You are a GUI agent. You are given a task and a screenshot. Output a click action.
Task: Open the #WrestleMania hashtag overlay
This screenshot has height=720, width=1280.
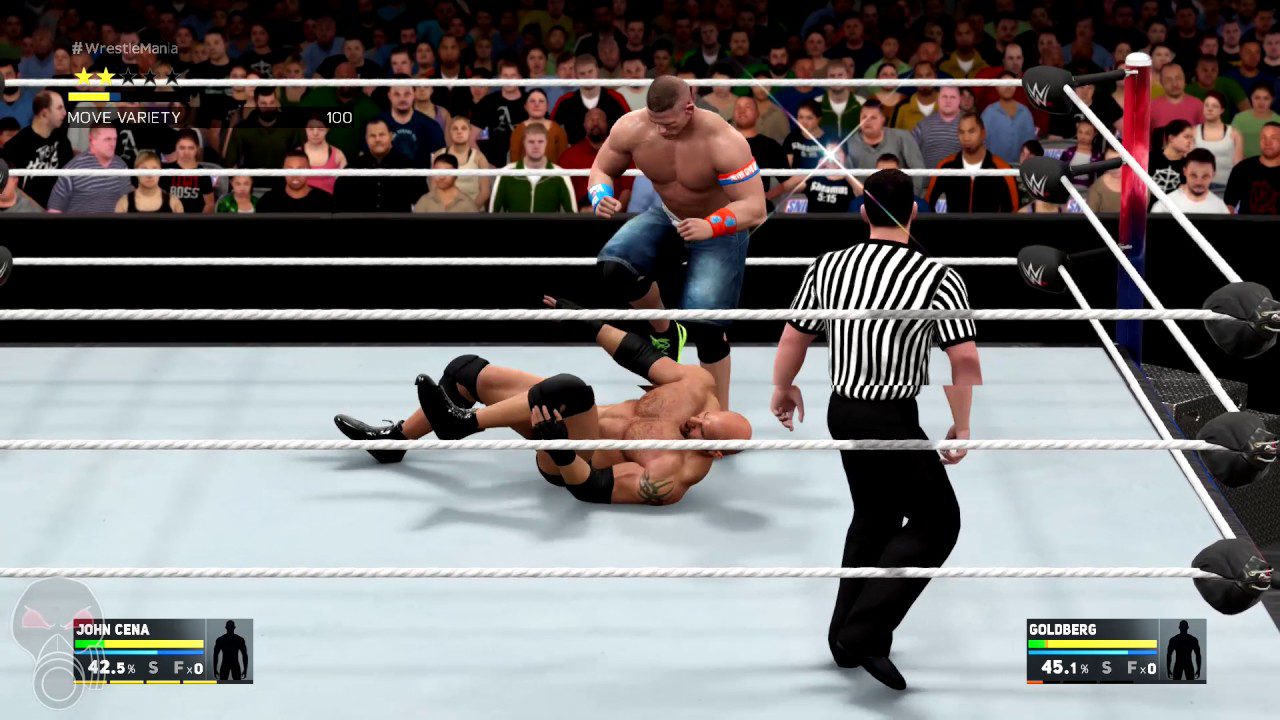[x=125, y=47]
